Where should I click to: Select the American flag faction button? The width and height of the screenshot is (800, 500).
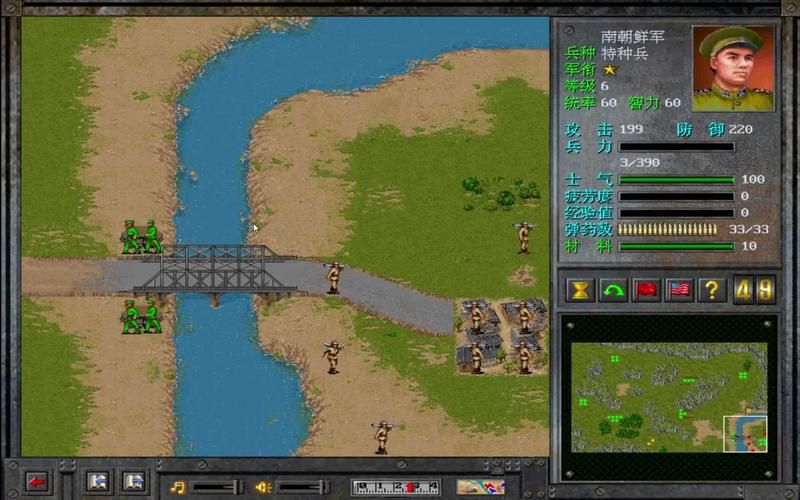click(x=679, y=290)
